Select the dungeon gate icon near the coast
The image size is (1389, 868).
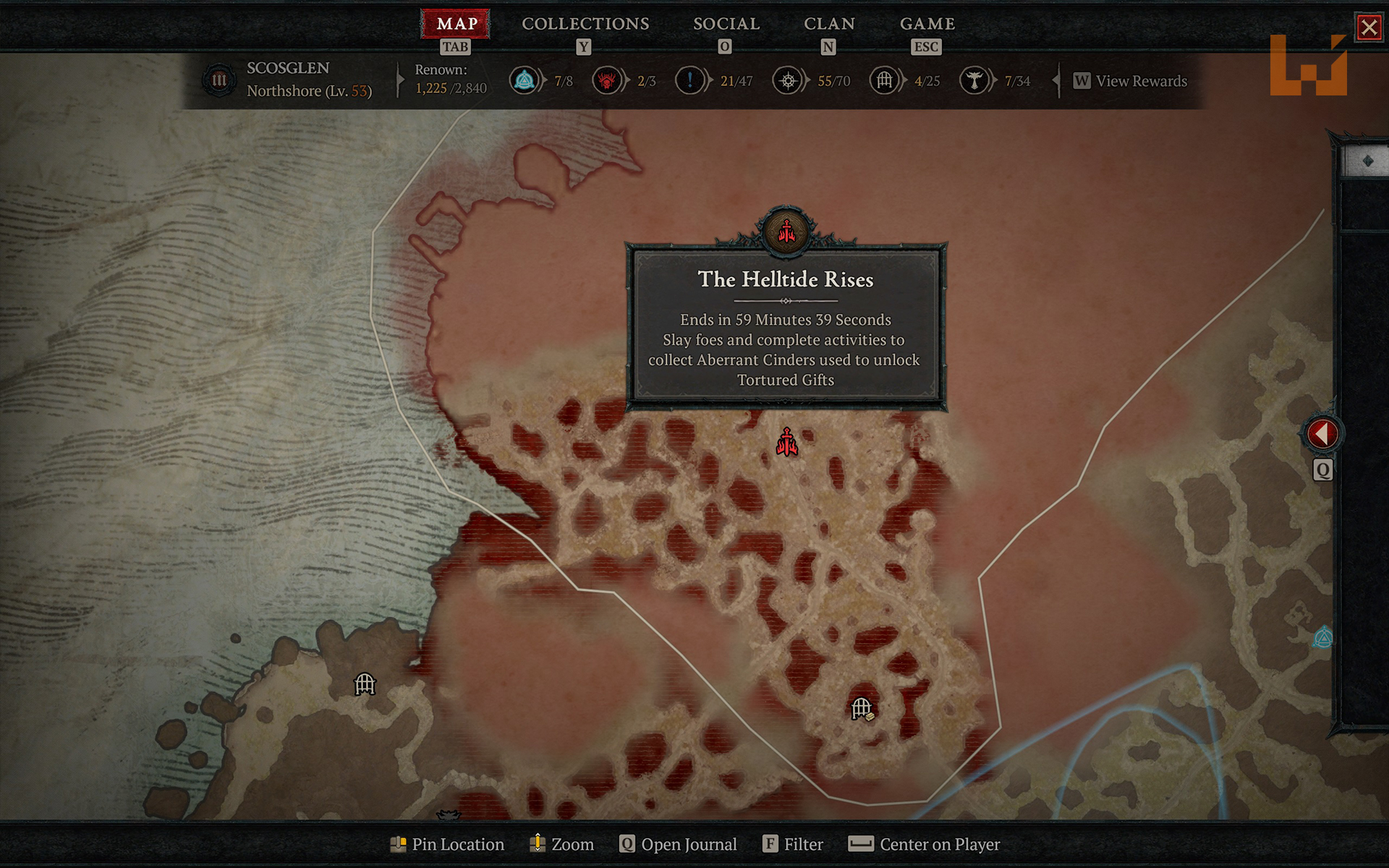pyautogui.click(x=365, y=684)
